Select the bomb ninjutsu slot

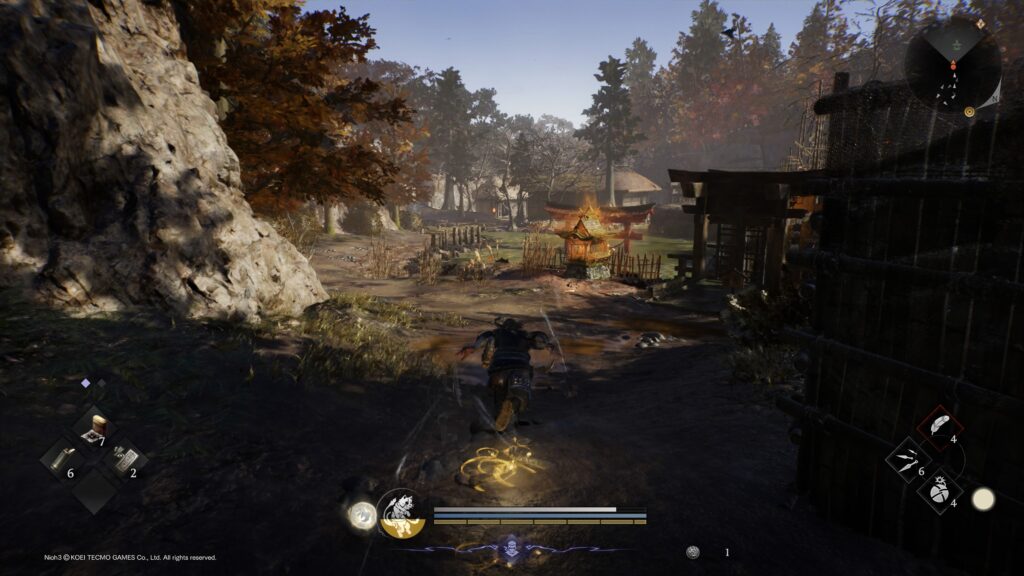(939, 491)
